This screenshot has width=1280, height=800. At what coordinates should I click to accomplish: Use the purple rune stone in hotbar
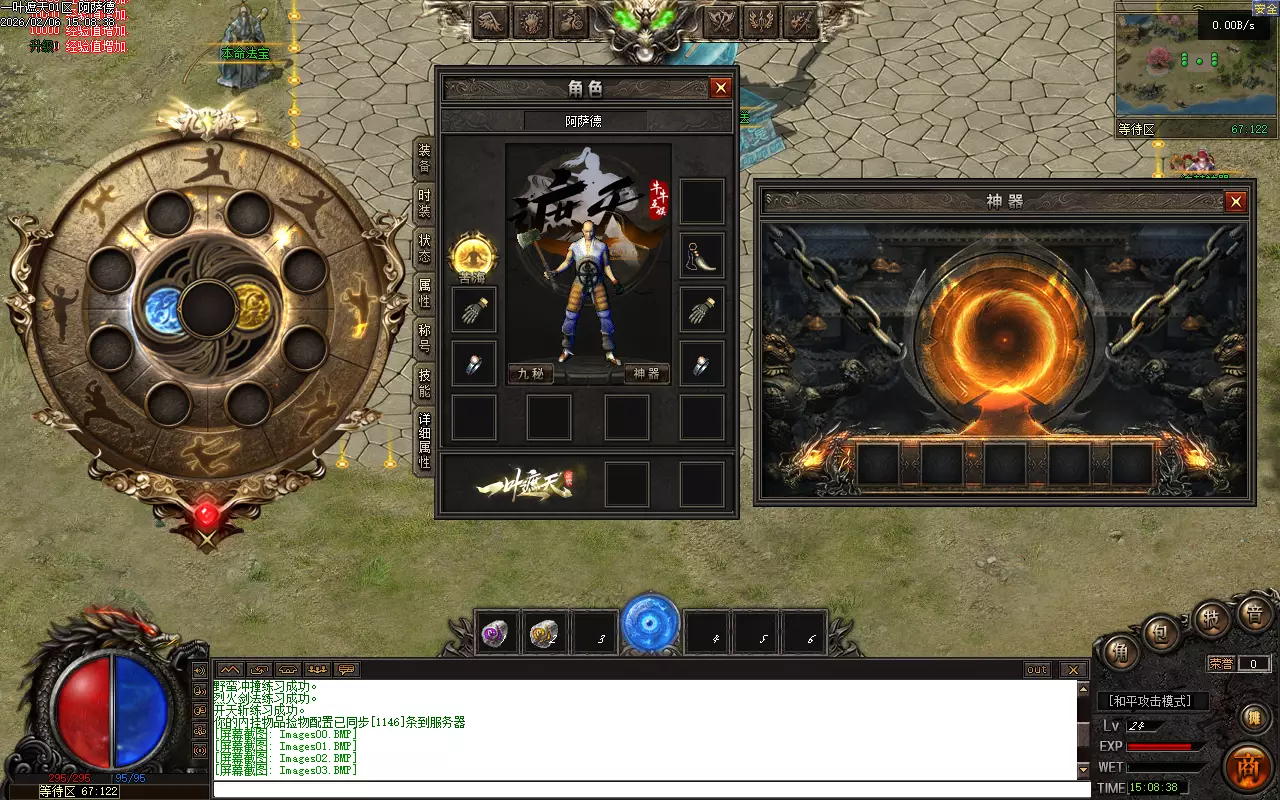497,633
